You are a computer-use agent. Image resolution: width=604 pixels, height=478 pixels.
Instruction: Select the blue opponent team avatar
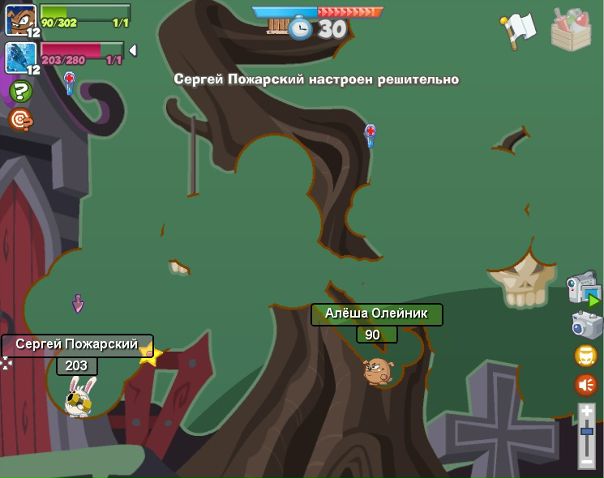[x=20, y=56]
